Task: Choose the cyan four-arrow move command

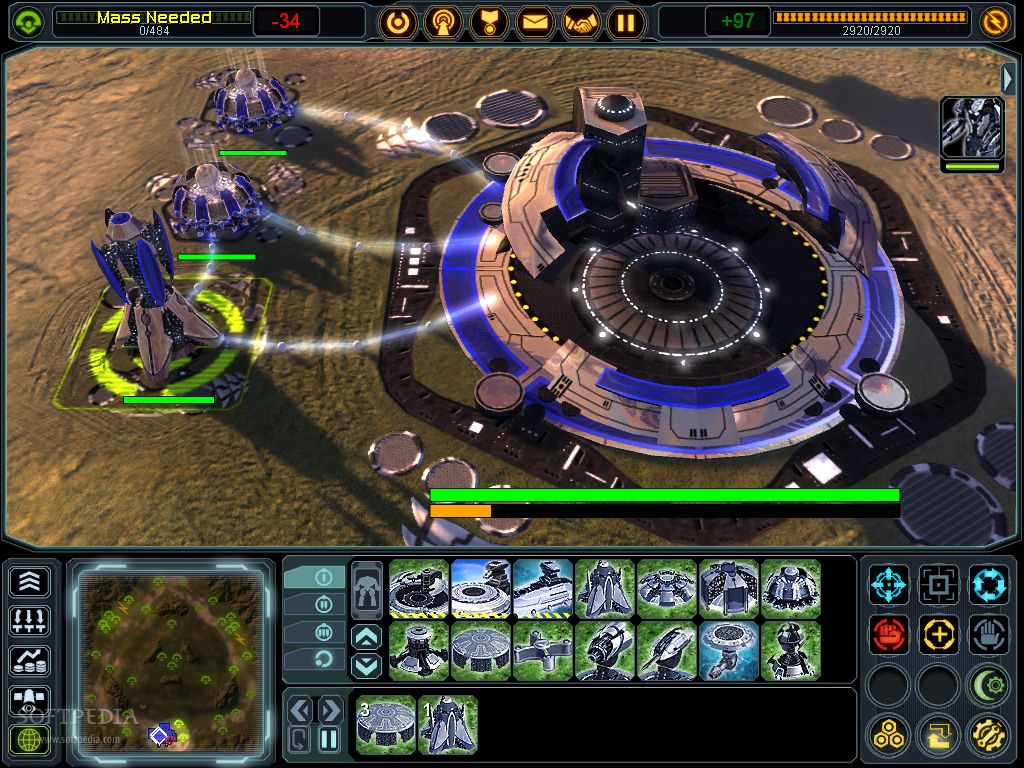Action: (x=888, y=584)
